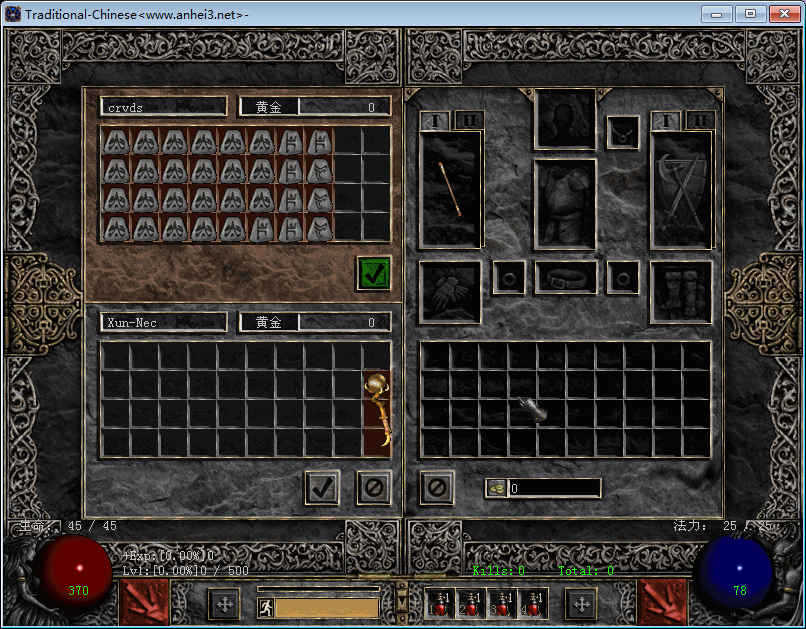Close the game window
The width and height of the screenshot is (806, 629).
click(x=781, y=14)
